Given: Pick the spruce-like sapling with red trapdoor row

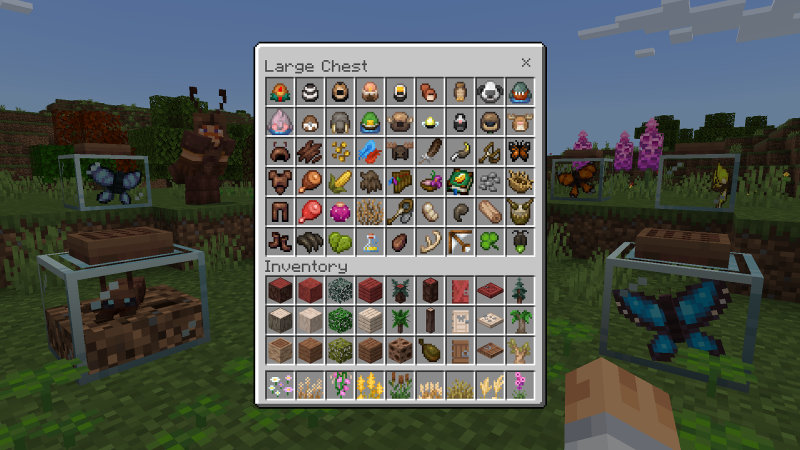Looking at the screenshot, I should click(520, 291).
